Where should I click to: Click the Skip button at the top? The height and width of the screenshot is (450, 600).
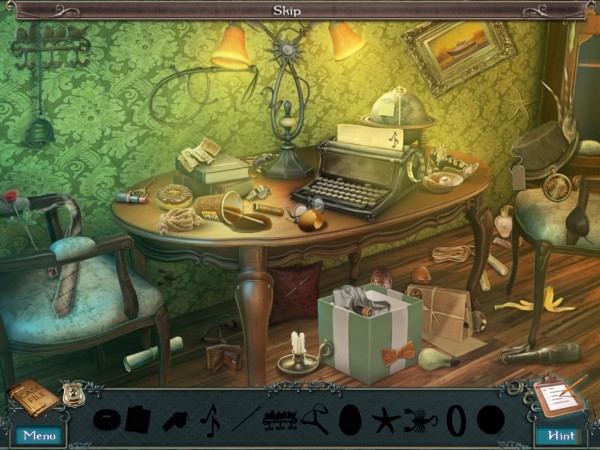click(288, 10)
